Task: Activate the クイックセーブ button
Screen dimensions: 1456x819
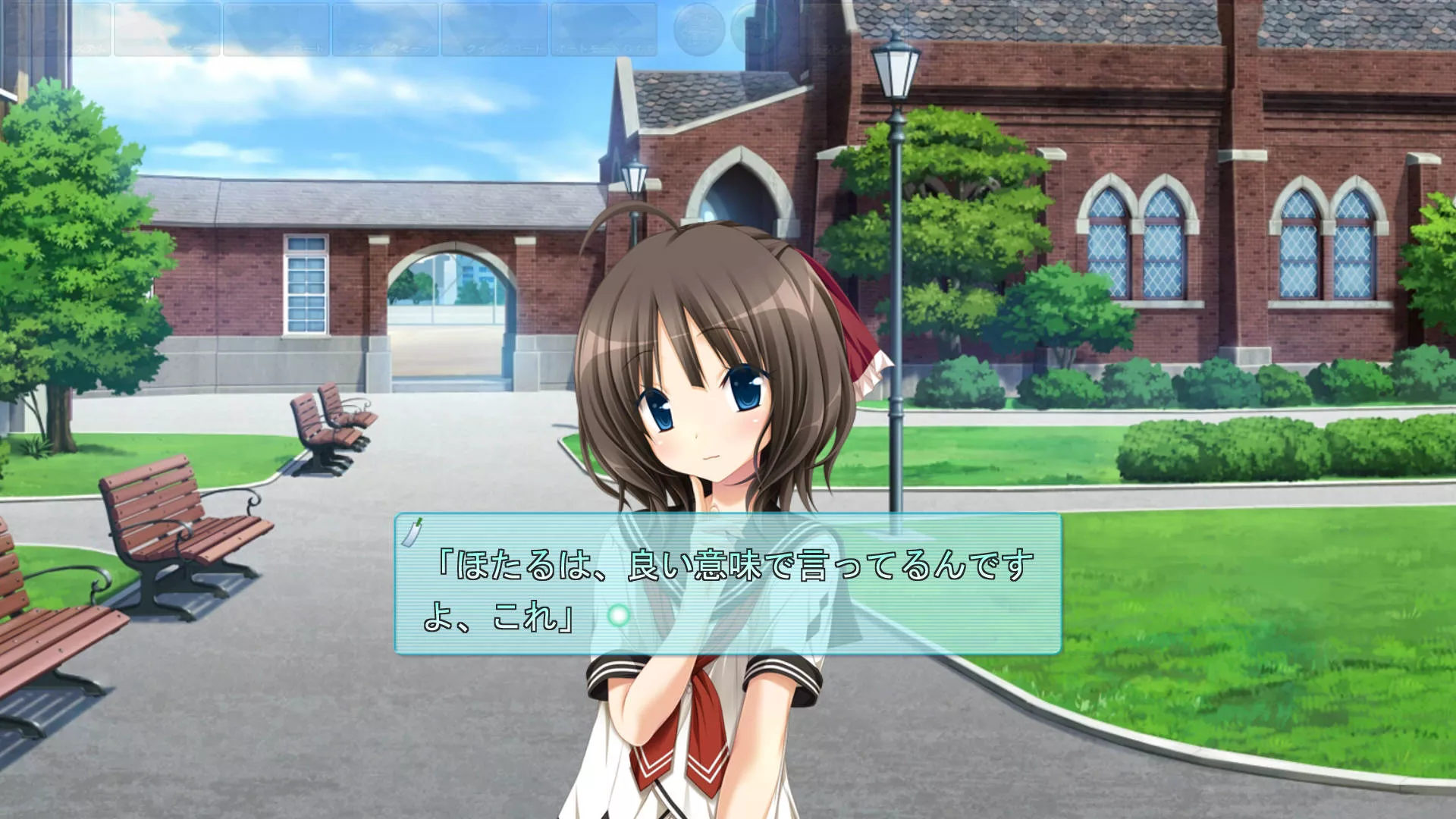Action: pyautogui.click(x=385, y=30)
